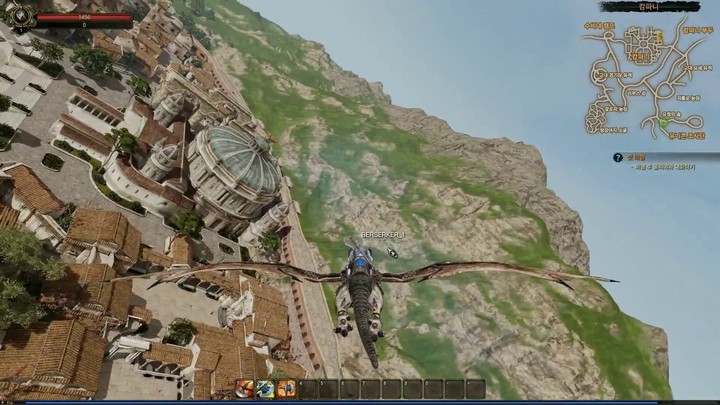The image size is (720, 405).
Task: Activate the first hotbar skill with the red axe
Action: (x=244, y=389)
